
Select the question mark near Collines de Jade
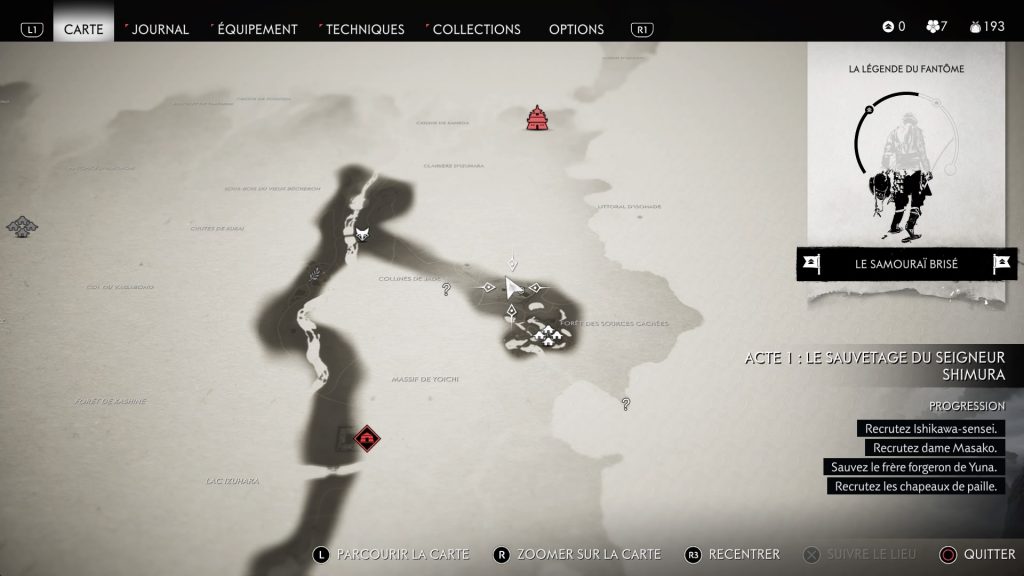pos(446,290)
